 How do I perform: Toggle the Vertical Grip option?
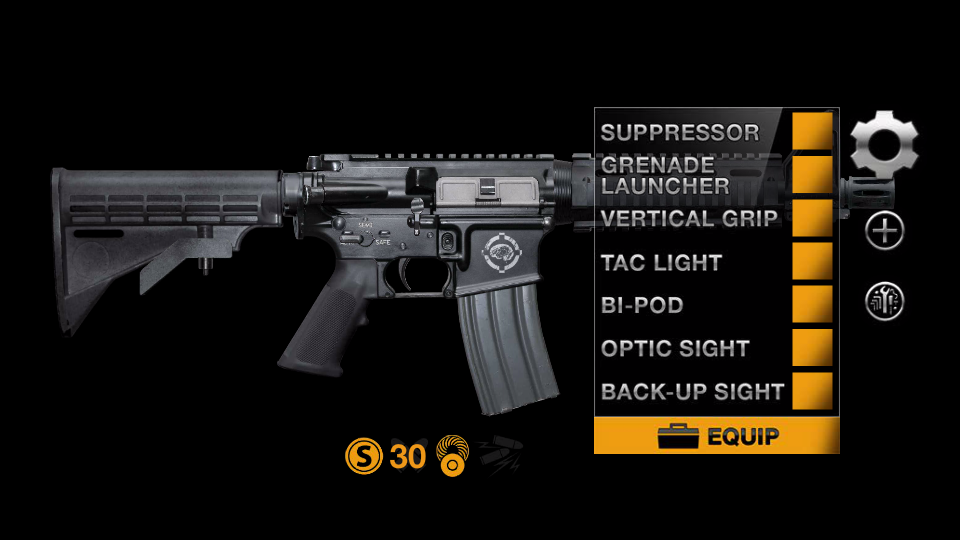coord(812,218)
